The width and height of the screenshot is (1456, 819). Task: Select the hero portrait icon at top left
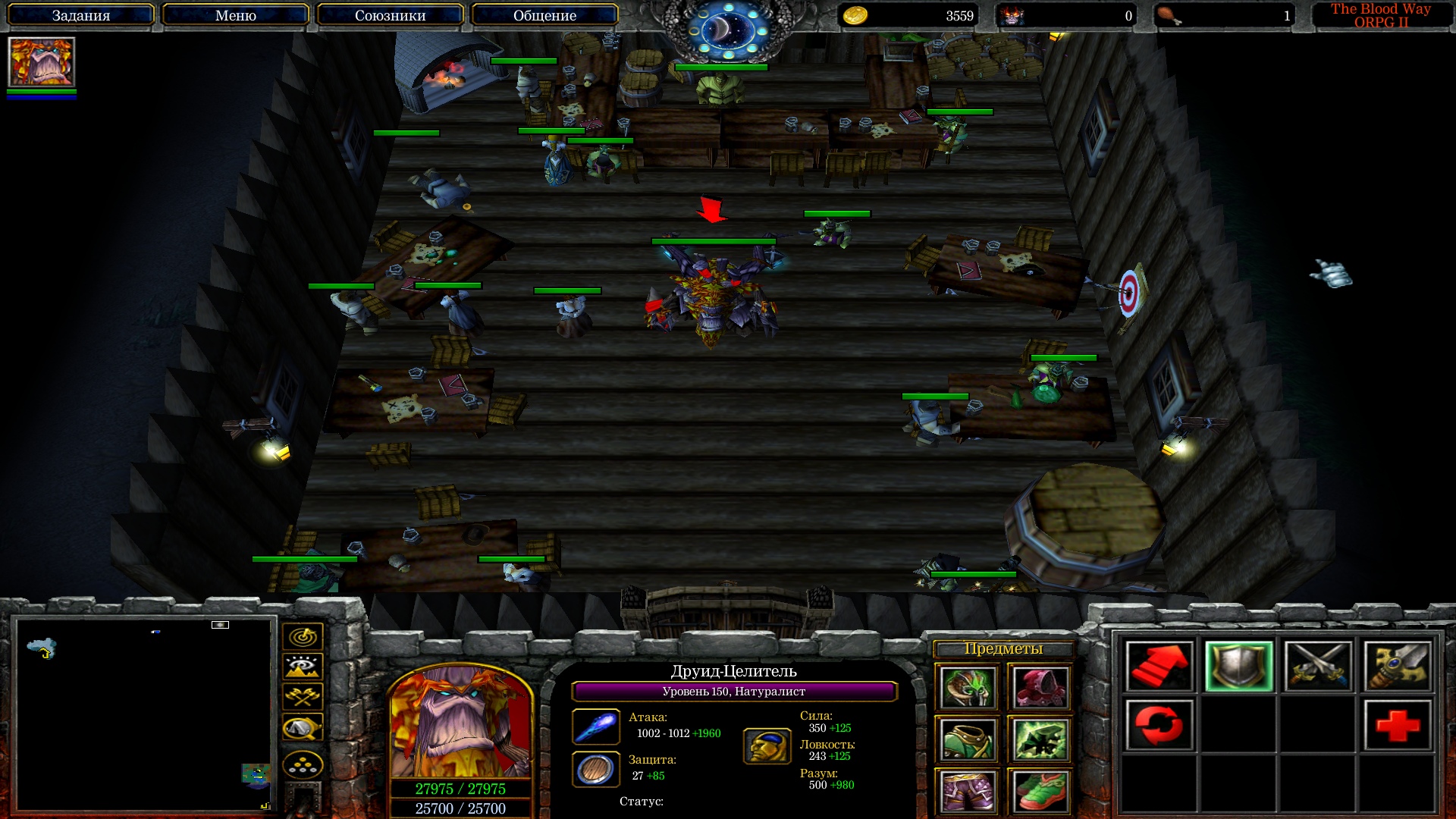click(42, 62)
